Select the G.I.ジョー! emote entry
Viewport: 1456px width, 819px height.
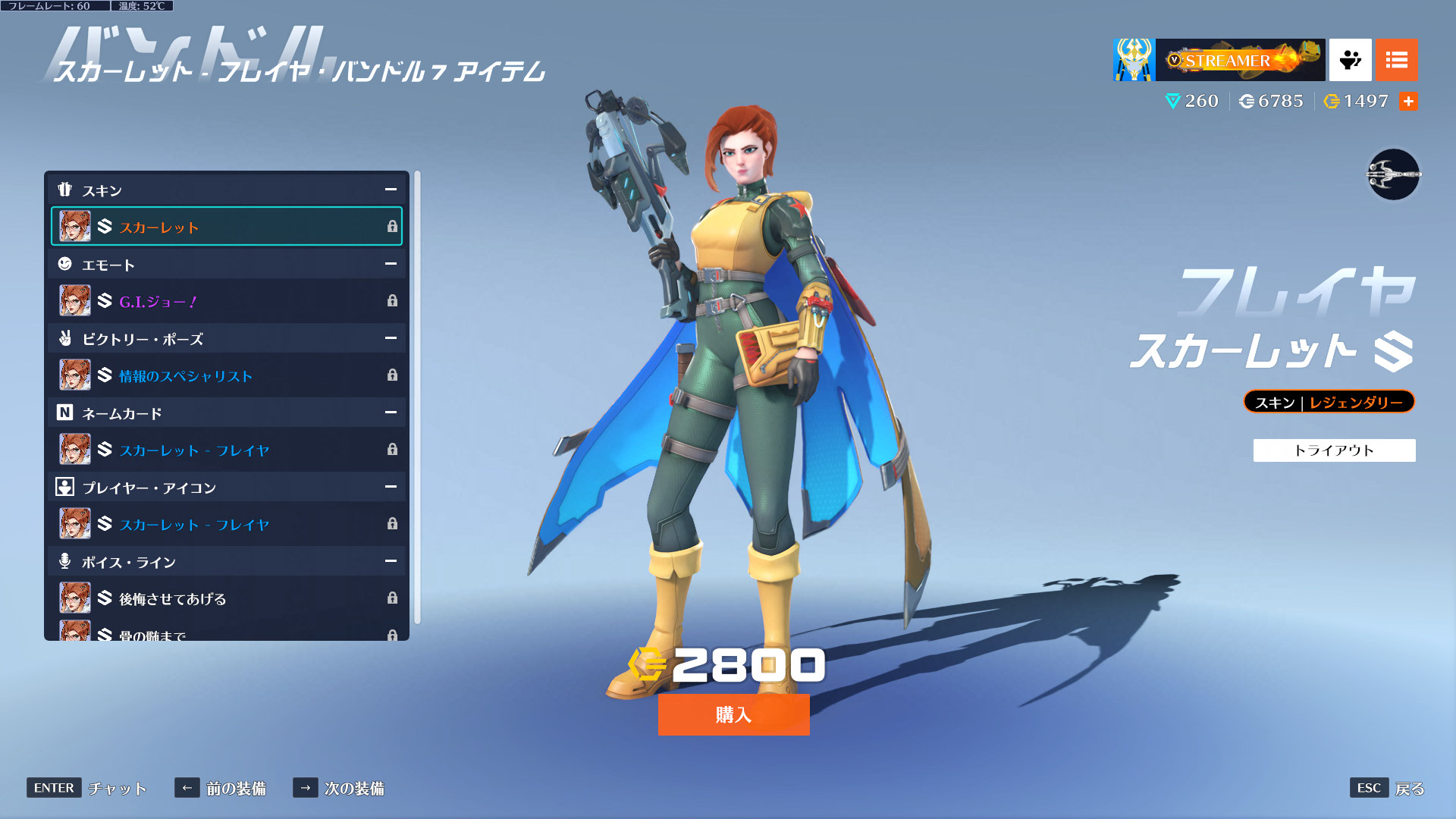226,301
